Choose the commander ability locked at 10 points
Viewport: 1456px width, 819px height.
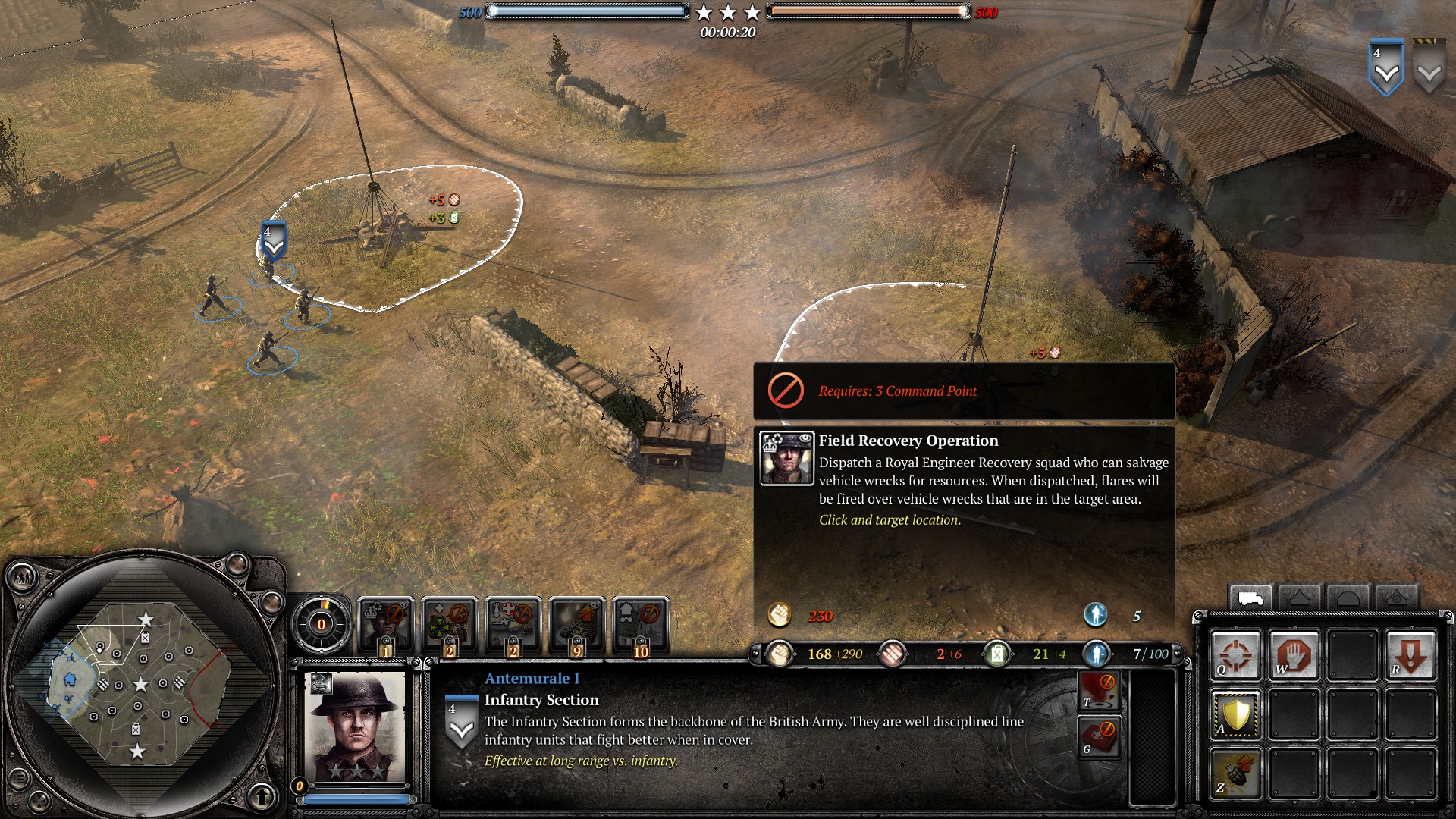coord(641,623)
